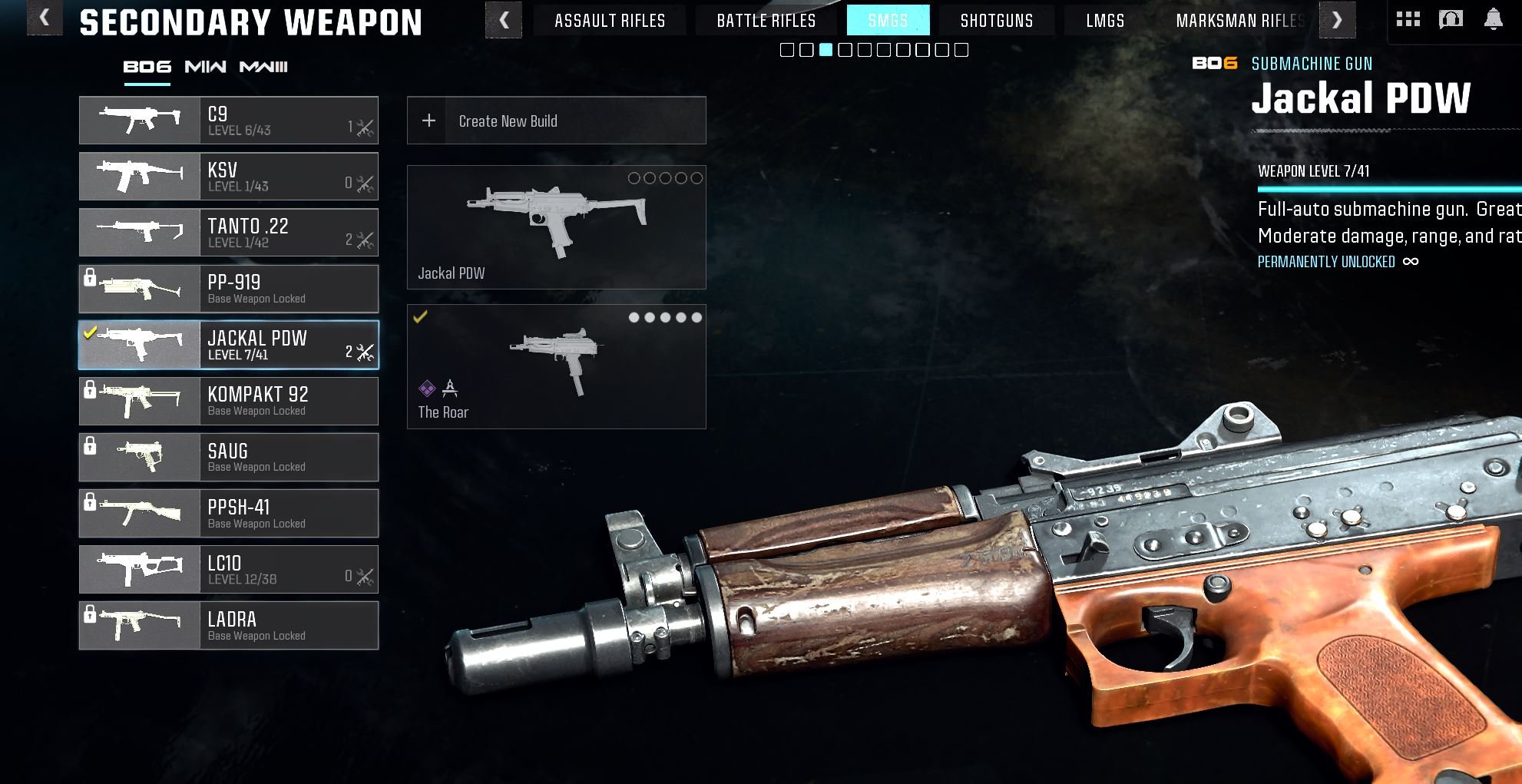Select the default Jackal PDW build card
The height and width of the screenshot is (784, 1522).
(x=556, y=227)
